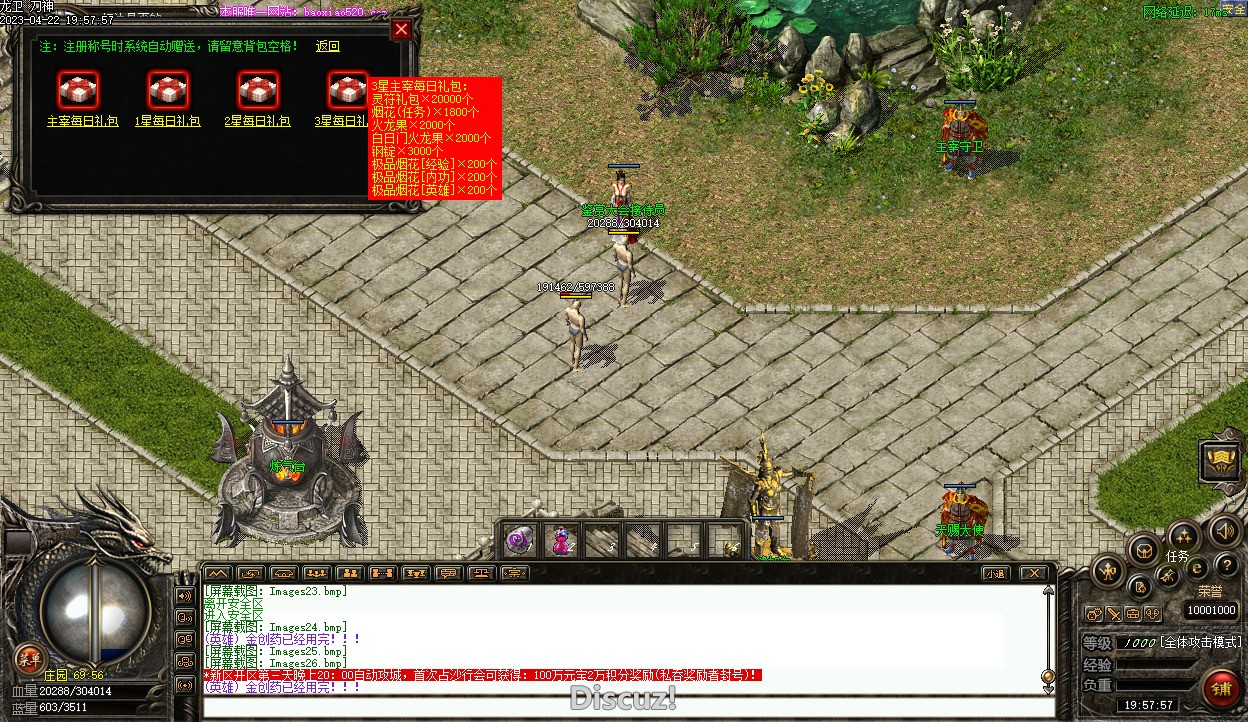Use the purple scroll in the hotbar

click(x=519, y=541)
